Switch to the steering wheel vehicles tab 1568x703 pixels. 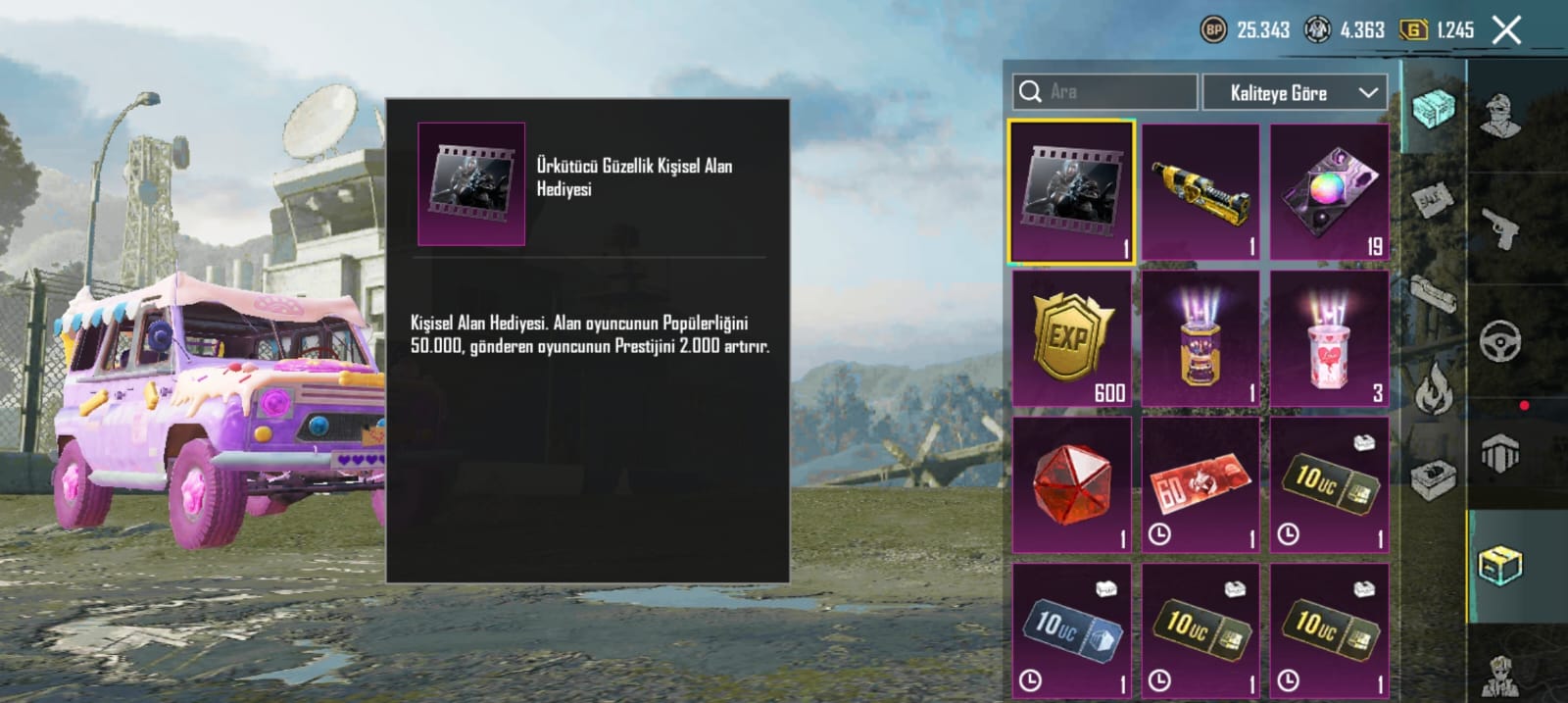pyautogui.click(x=1499, y=341)
